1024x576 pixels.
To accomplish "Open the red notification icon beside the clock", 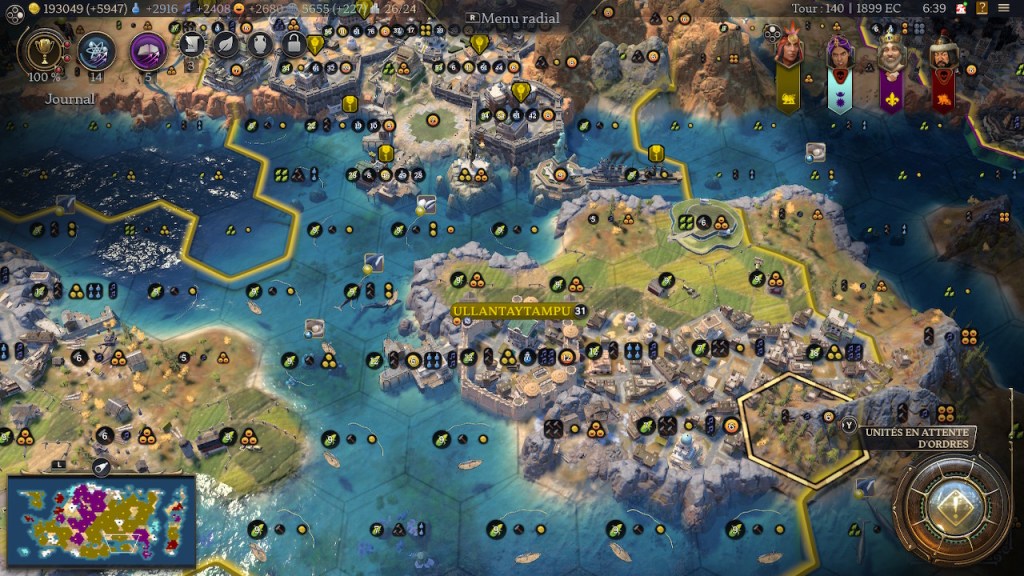I will pos(959,8).
